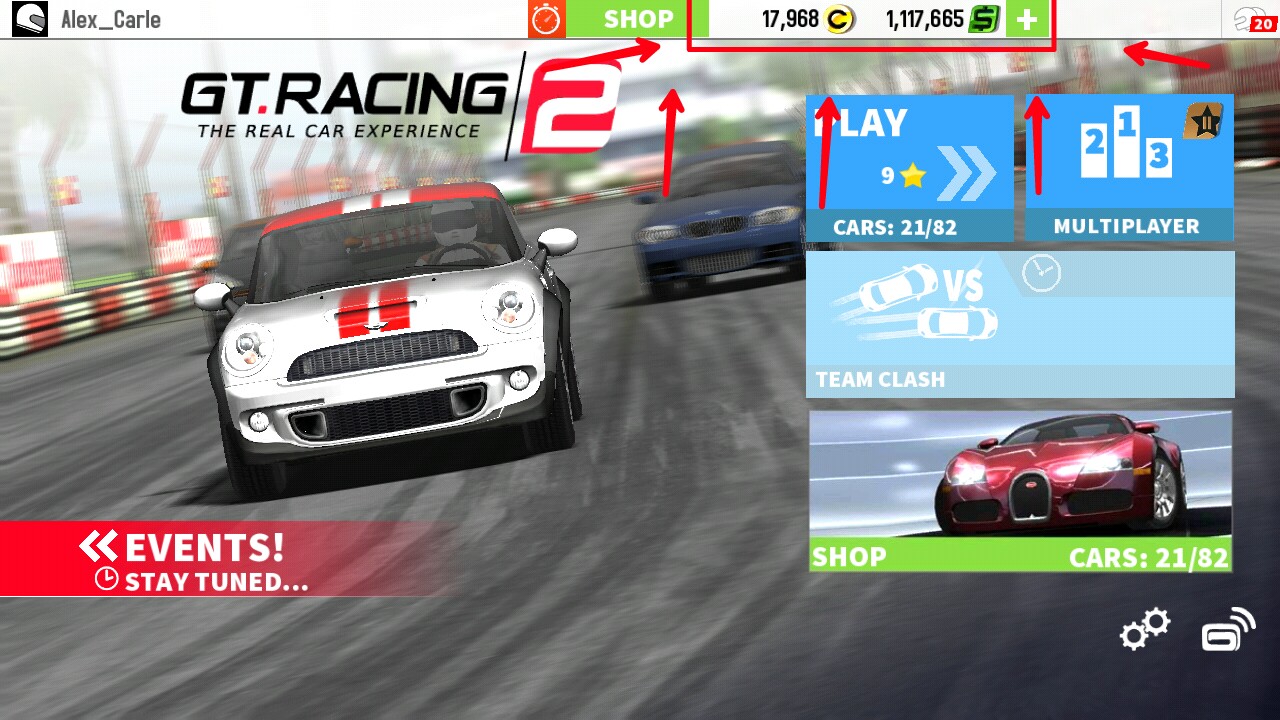
Task: Open game settings via the gears icon
Action: coord(1143,630)
